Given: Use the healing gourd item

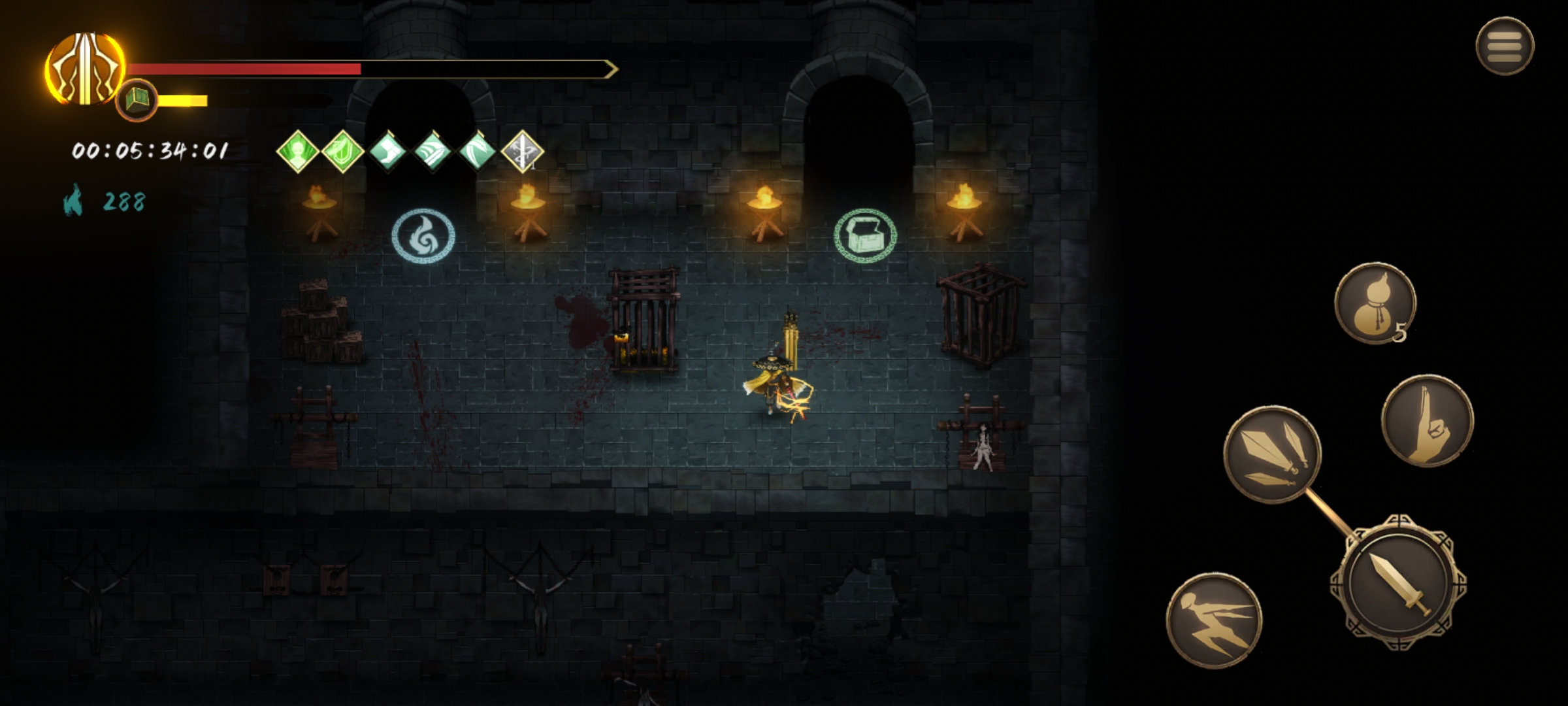Looking at the screenshot, I should (x=1375, y=303).
